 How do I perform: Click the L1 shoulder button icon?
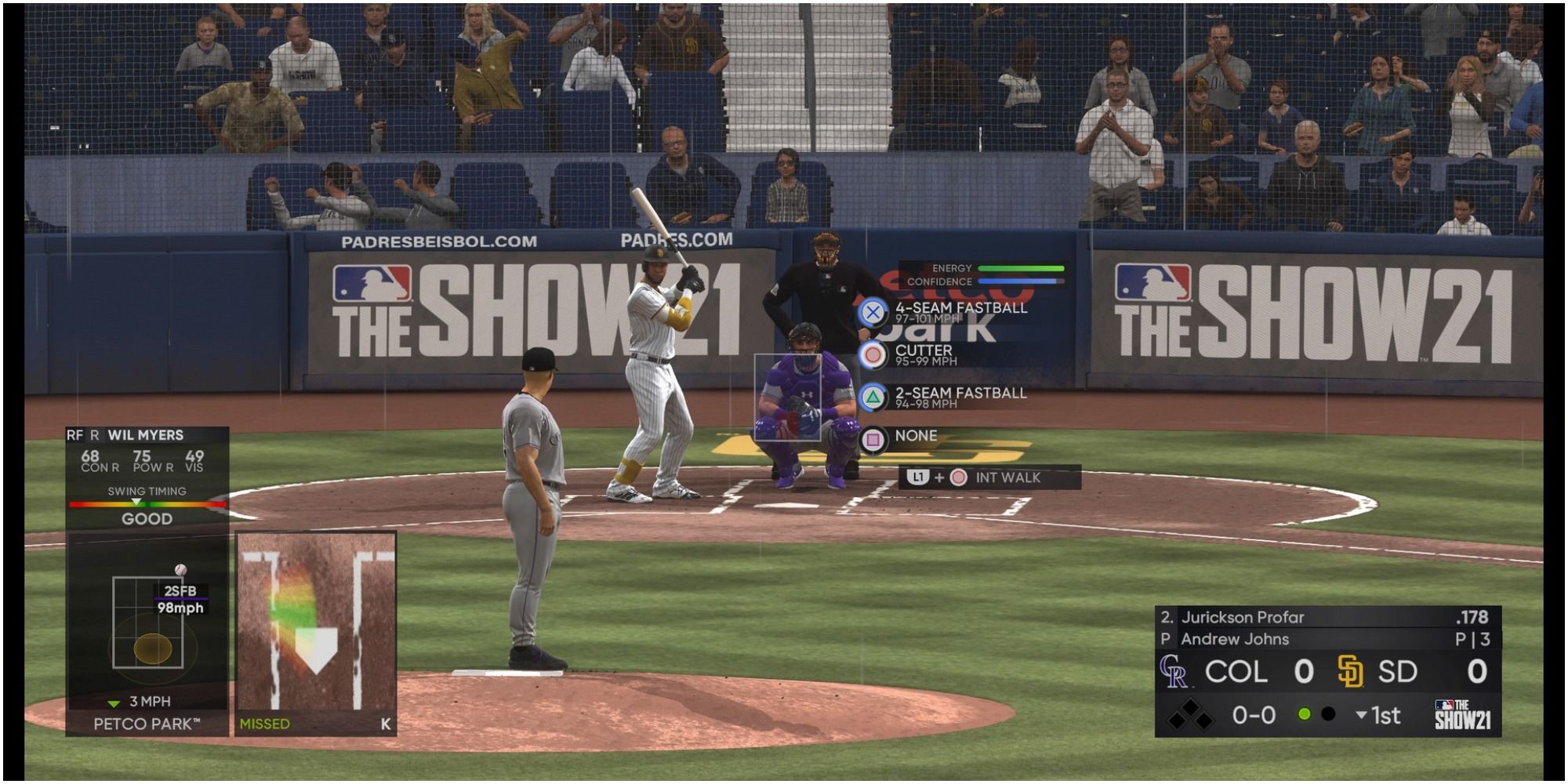[917, 477]
